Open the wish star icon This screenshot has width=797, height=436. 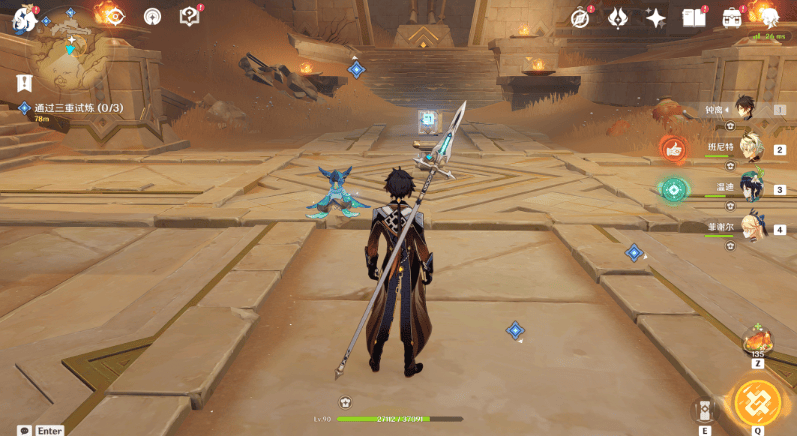[656, 17]
